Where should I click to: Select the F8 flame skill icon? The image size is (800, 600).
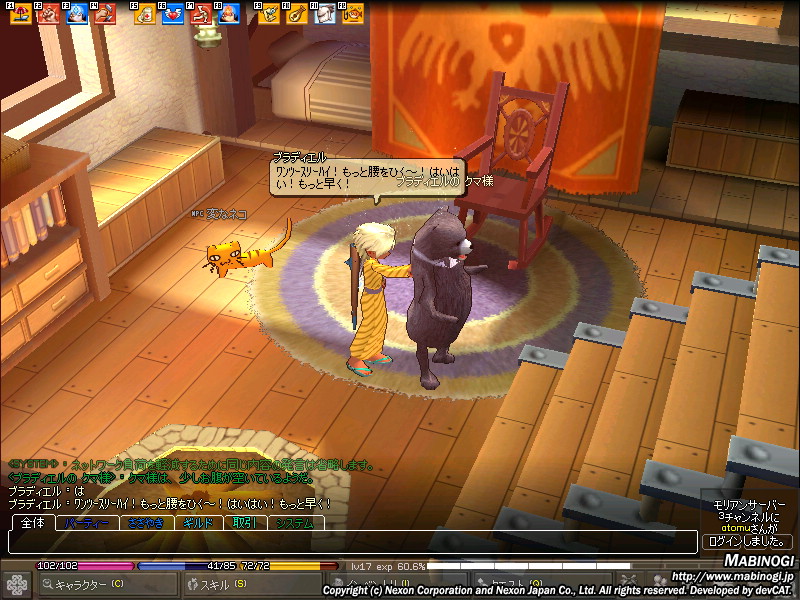(x=228, y=14)
